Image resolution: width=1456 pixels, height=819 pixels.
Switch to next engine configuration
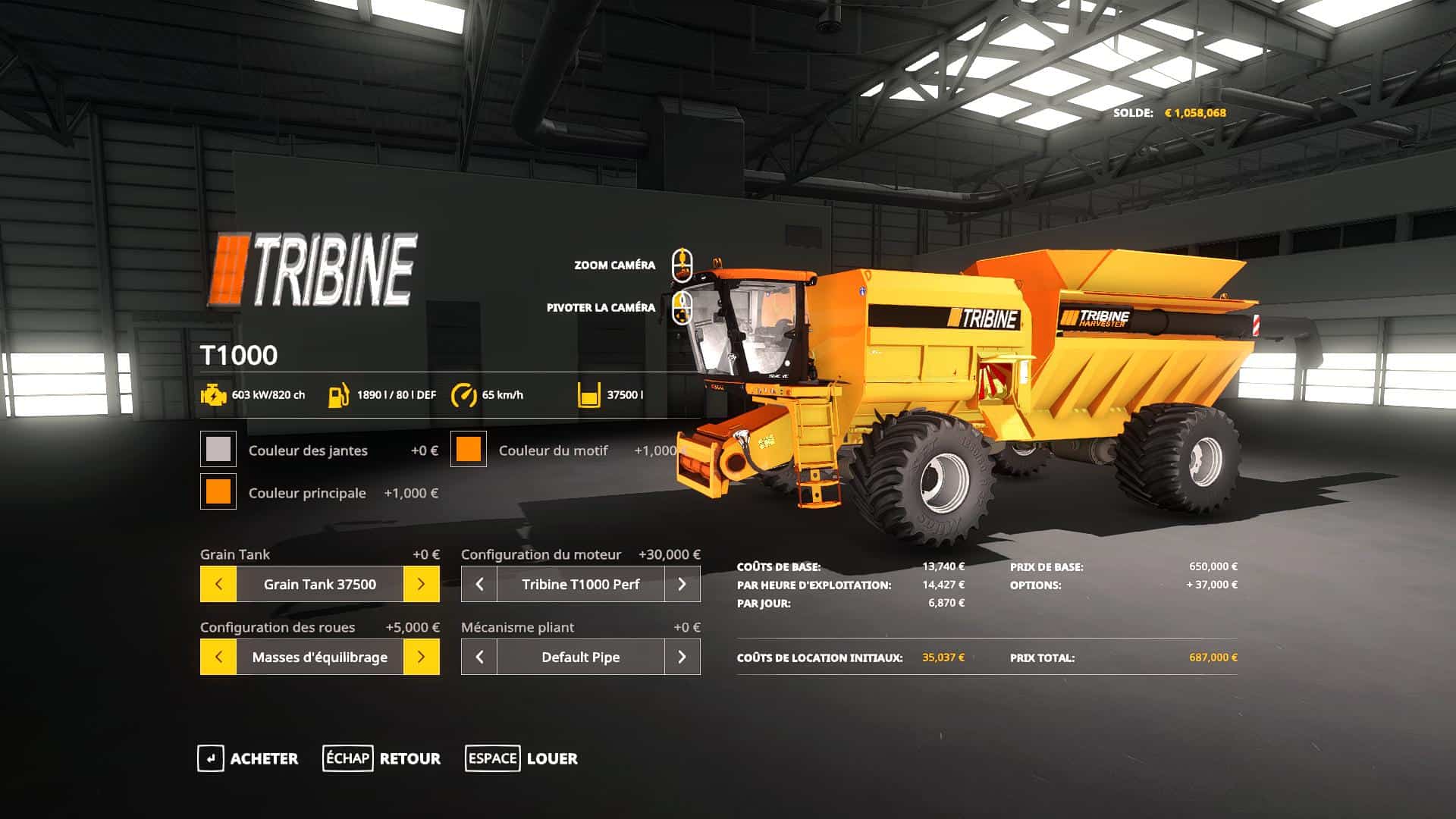tap(682, 584)
